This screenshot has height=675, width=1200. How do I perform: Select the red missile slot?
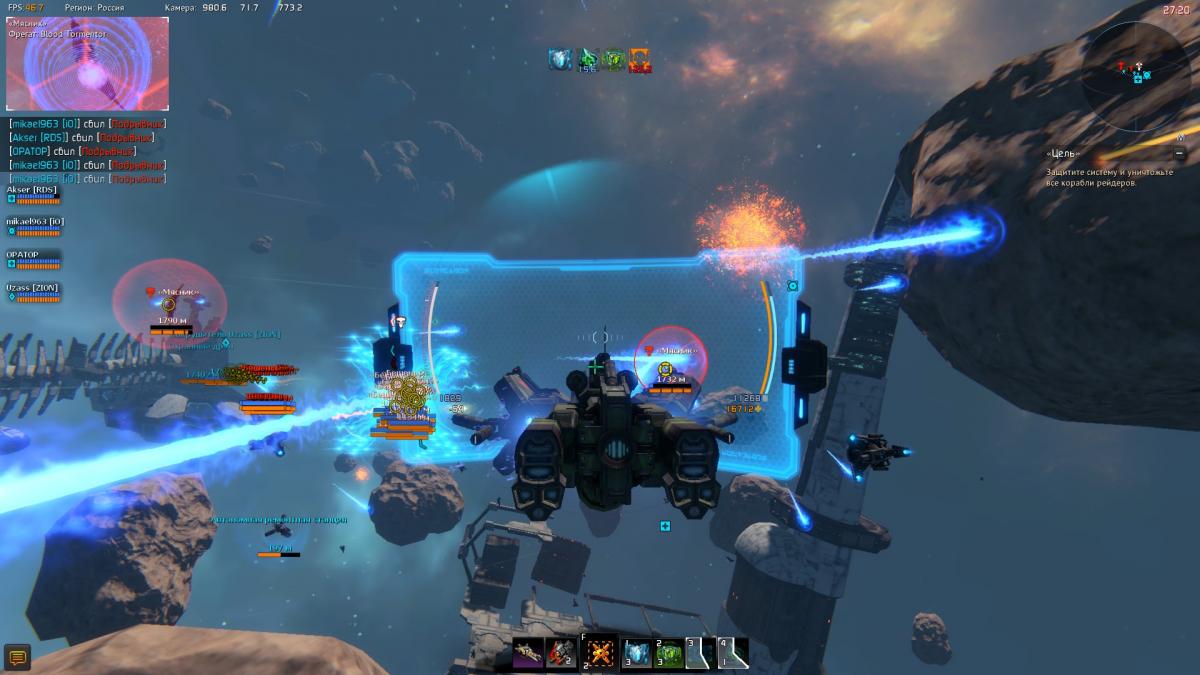point(561,653)
